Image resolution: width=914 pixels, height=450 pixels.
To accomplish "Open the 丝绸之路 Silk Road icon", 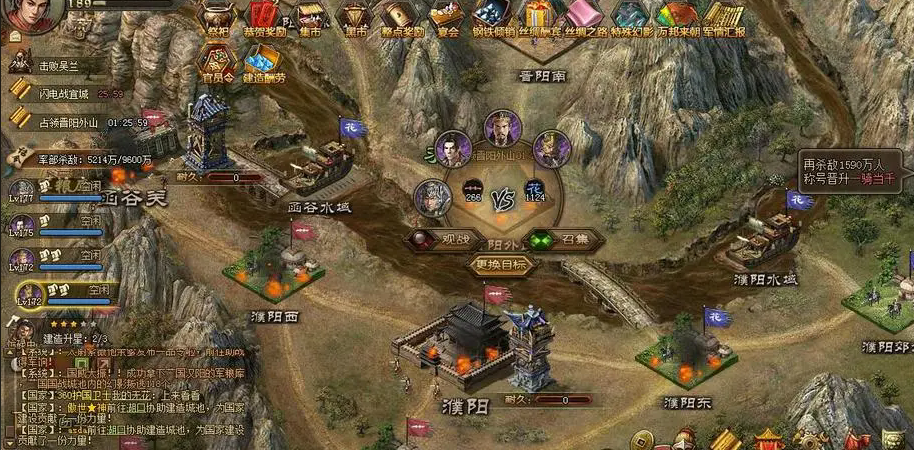I will (x=583, y=17).
